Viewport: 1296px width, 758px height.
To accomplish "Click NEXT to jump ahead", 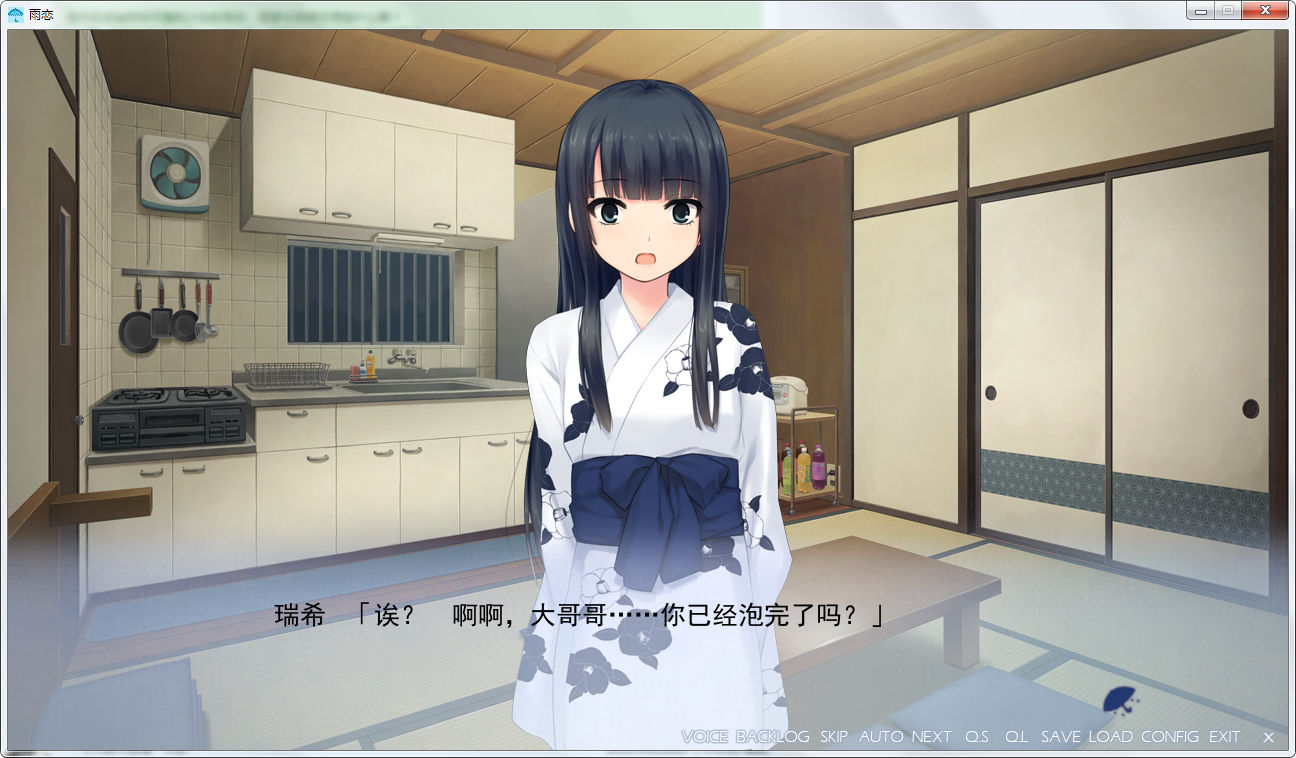I will 931,737.
